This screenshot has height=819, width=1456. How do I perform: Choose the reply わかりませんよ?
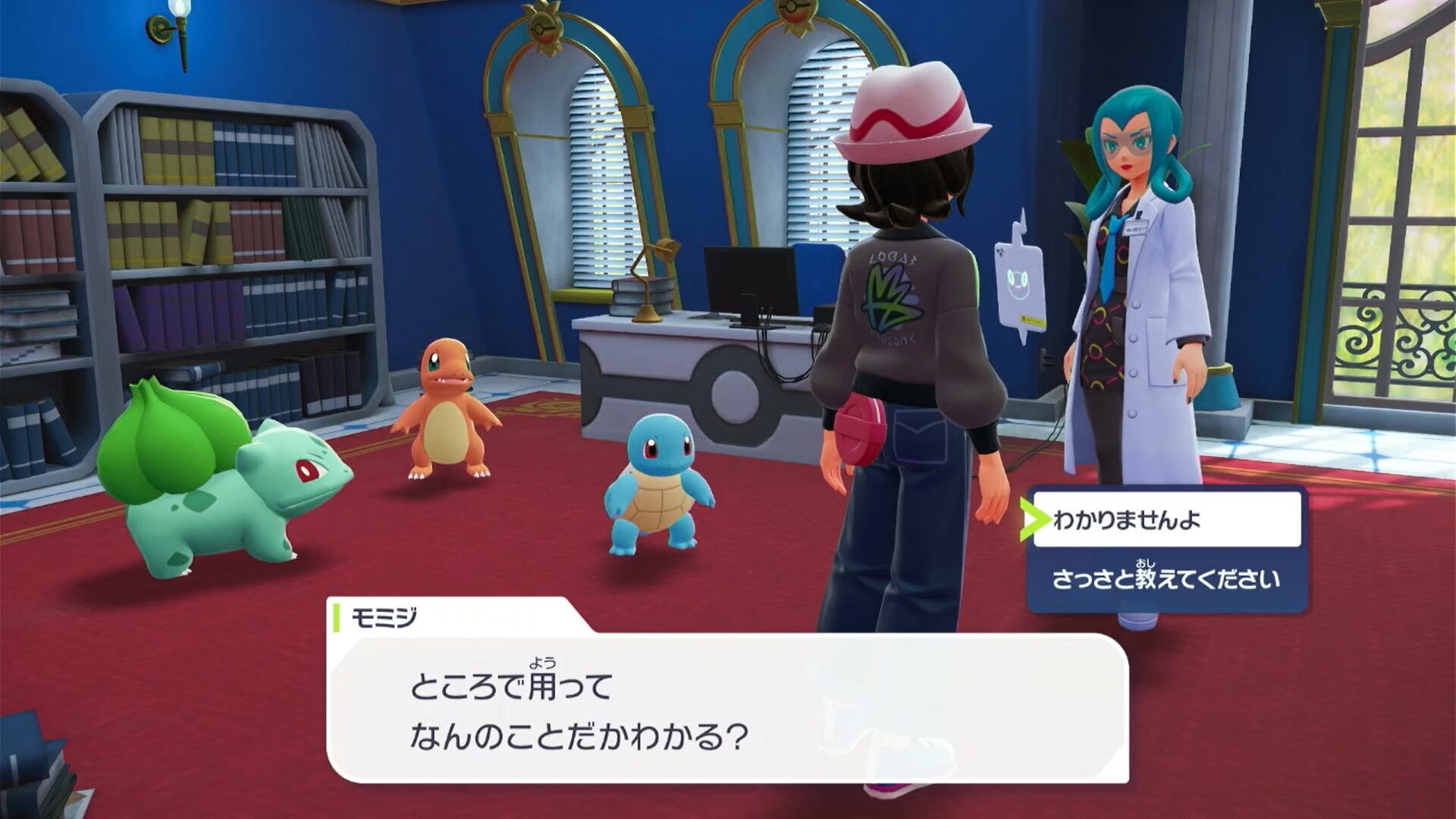tap(1166, 520)
